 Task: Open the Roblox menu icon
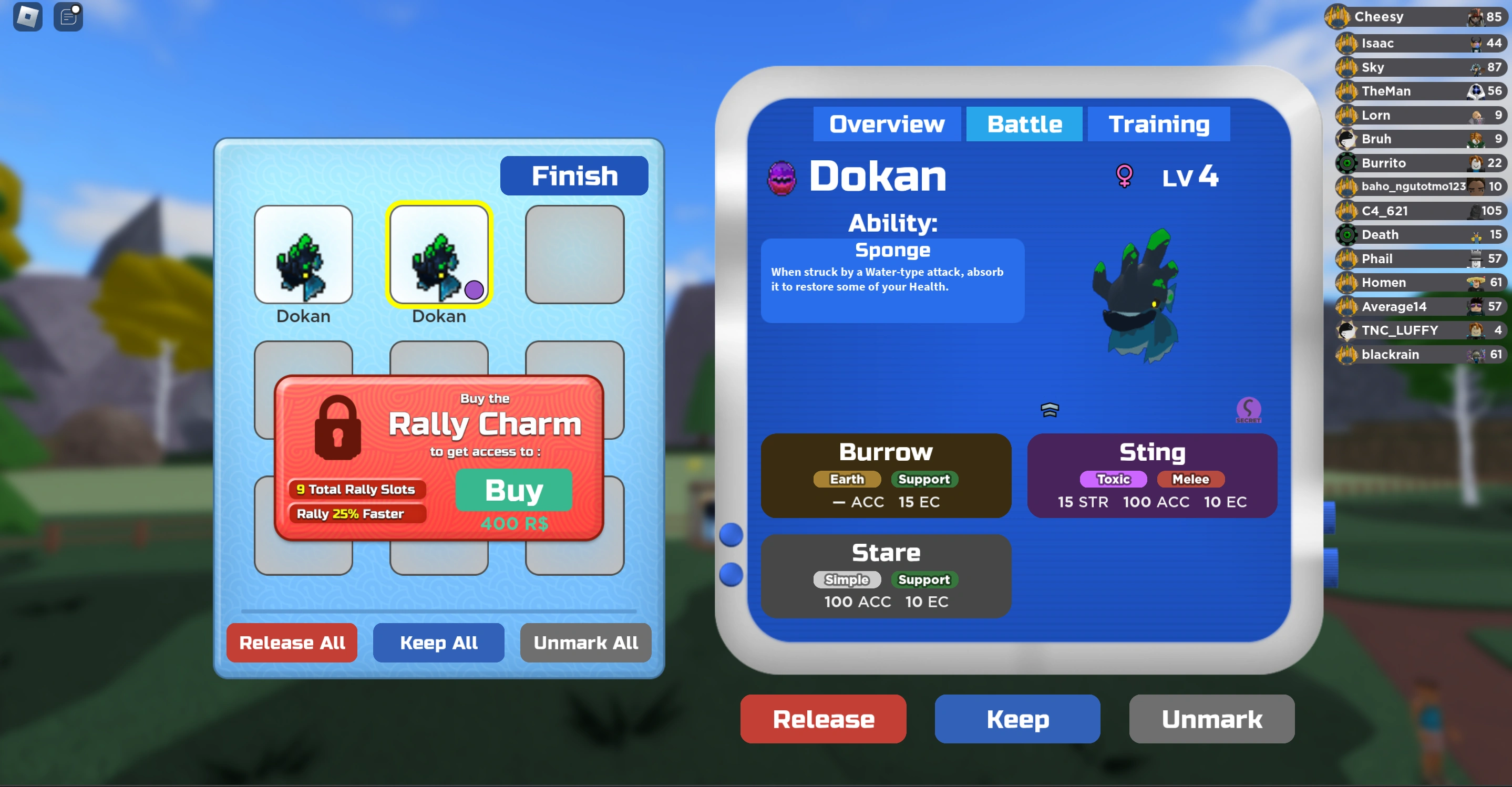(27, 16)
